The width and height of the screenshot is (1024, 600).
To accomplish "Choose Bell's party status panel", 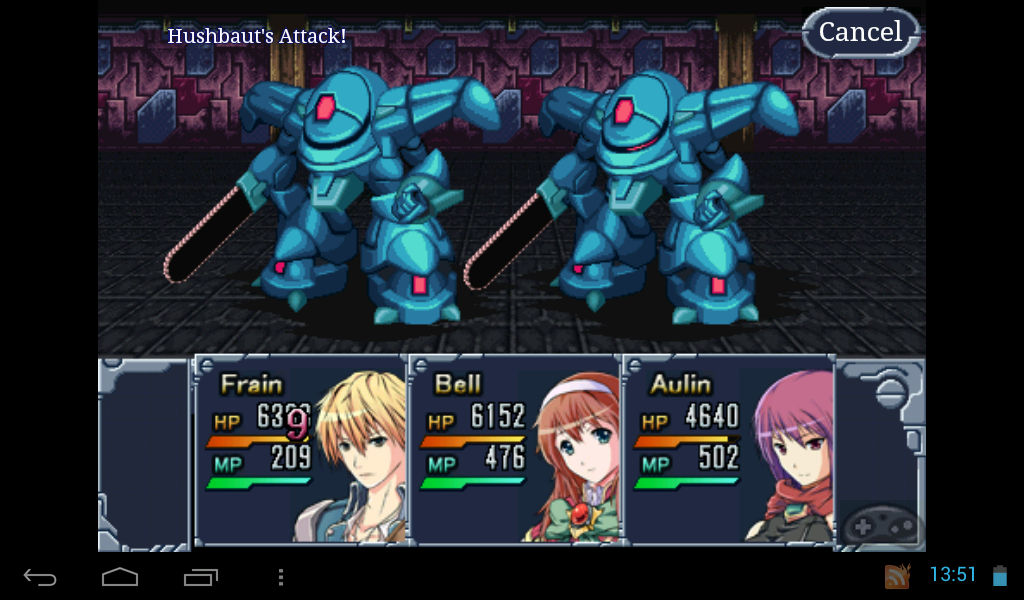I will [515, 450].
